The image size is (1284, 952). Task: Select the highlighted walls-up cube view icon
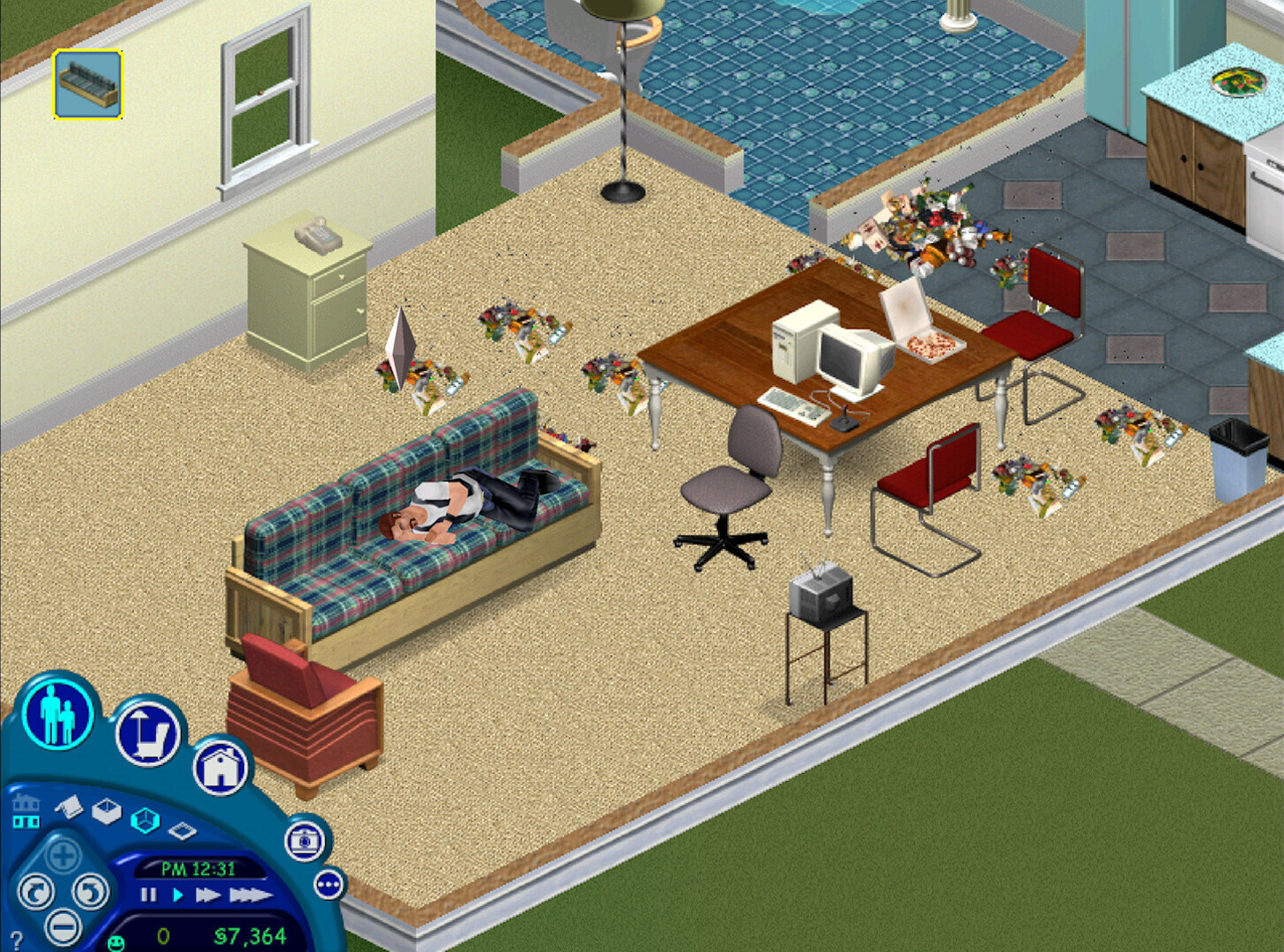pyautogui.click(x=145, y=821)
